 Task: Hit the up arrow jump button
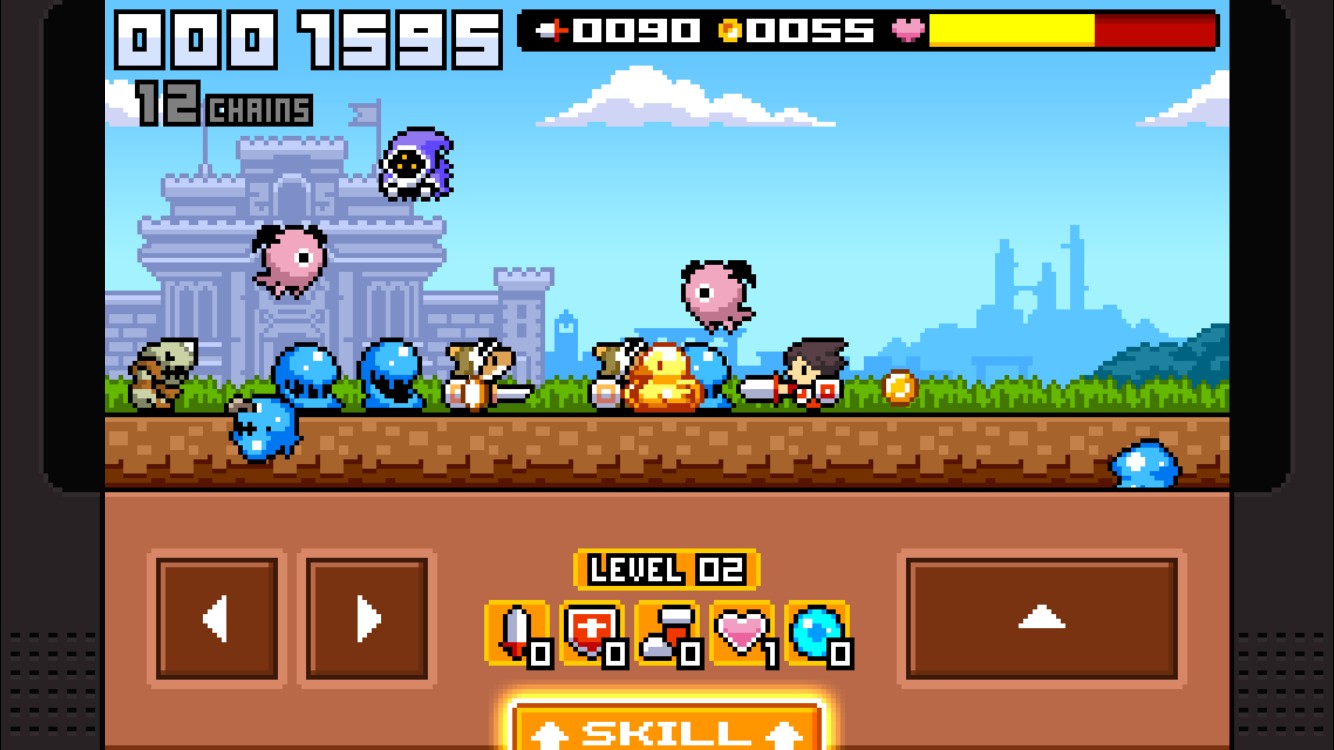(x=1041, y=619)
